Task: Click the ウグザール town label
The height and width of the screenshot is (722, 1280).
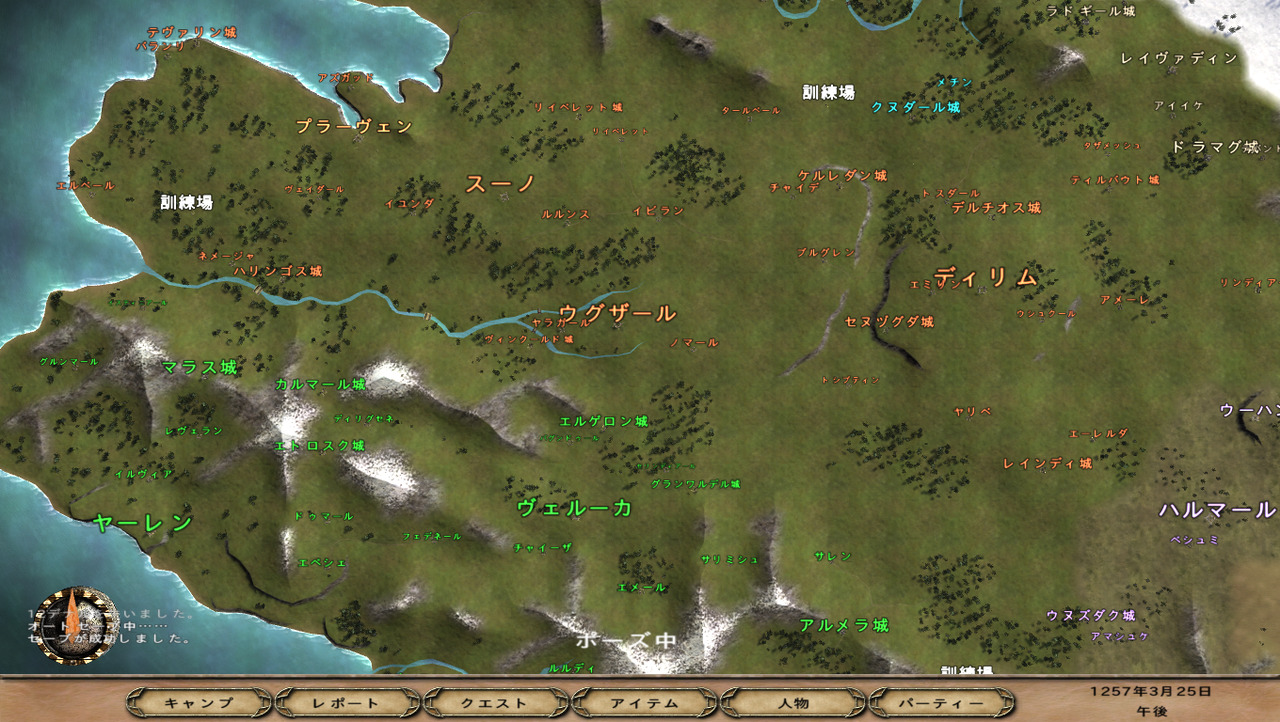Action: [x=617, y=314]
